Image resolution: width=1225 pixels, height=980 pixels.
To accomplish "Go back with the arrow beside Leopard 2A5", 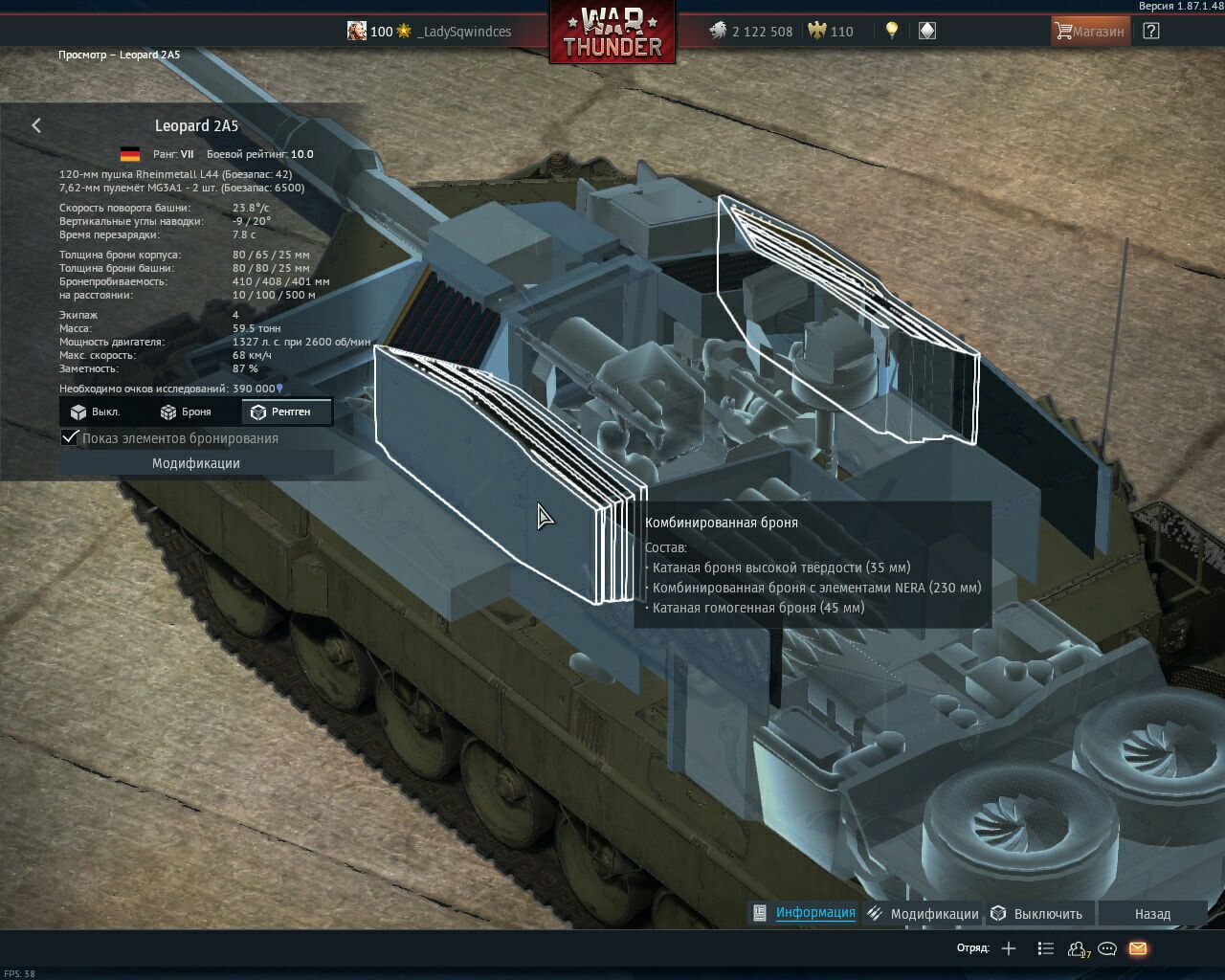I will pos(36,125).
